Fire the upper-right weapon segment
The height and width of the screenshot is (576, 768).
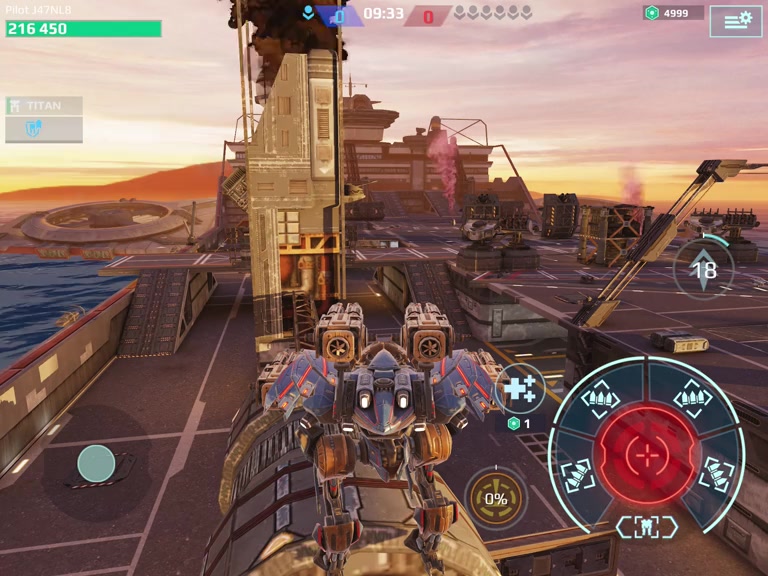pyautogui.click(x=693, y=400)
